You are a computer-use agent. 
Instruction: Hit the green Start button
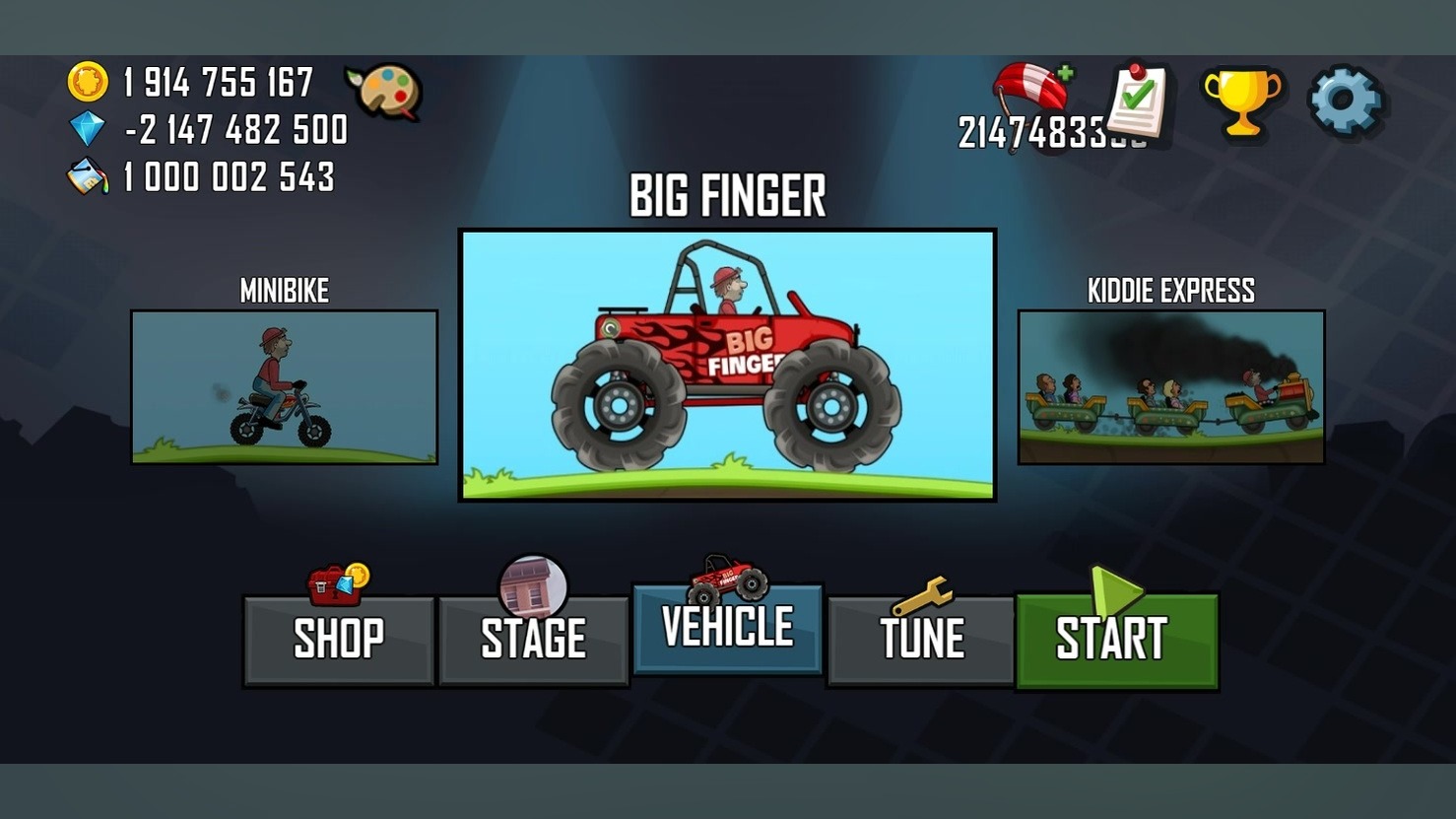click(1116, 640)
